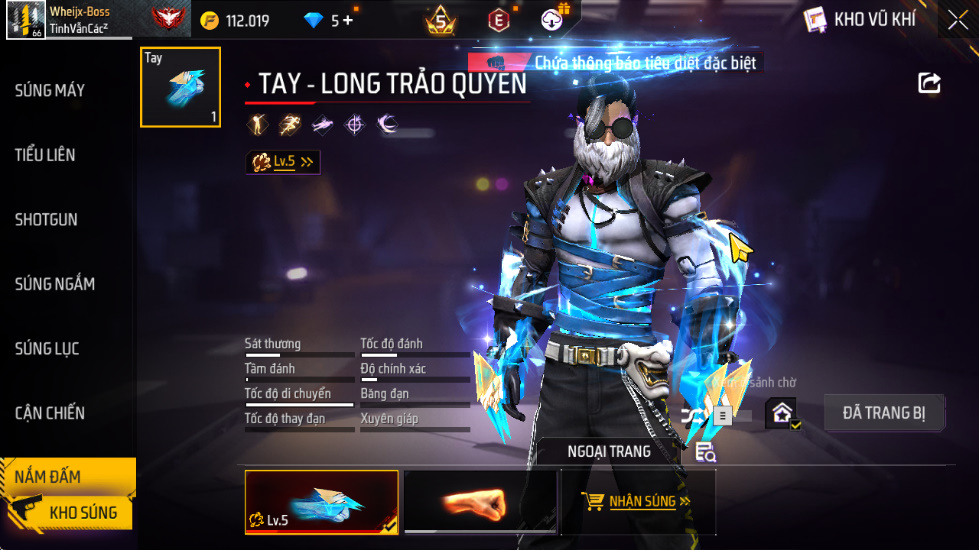The height and width of the screenshot is (550, 979).
Task: Select the Long Trảo Quyền Lv.5 skin
Action: click(321, 502)
